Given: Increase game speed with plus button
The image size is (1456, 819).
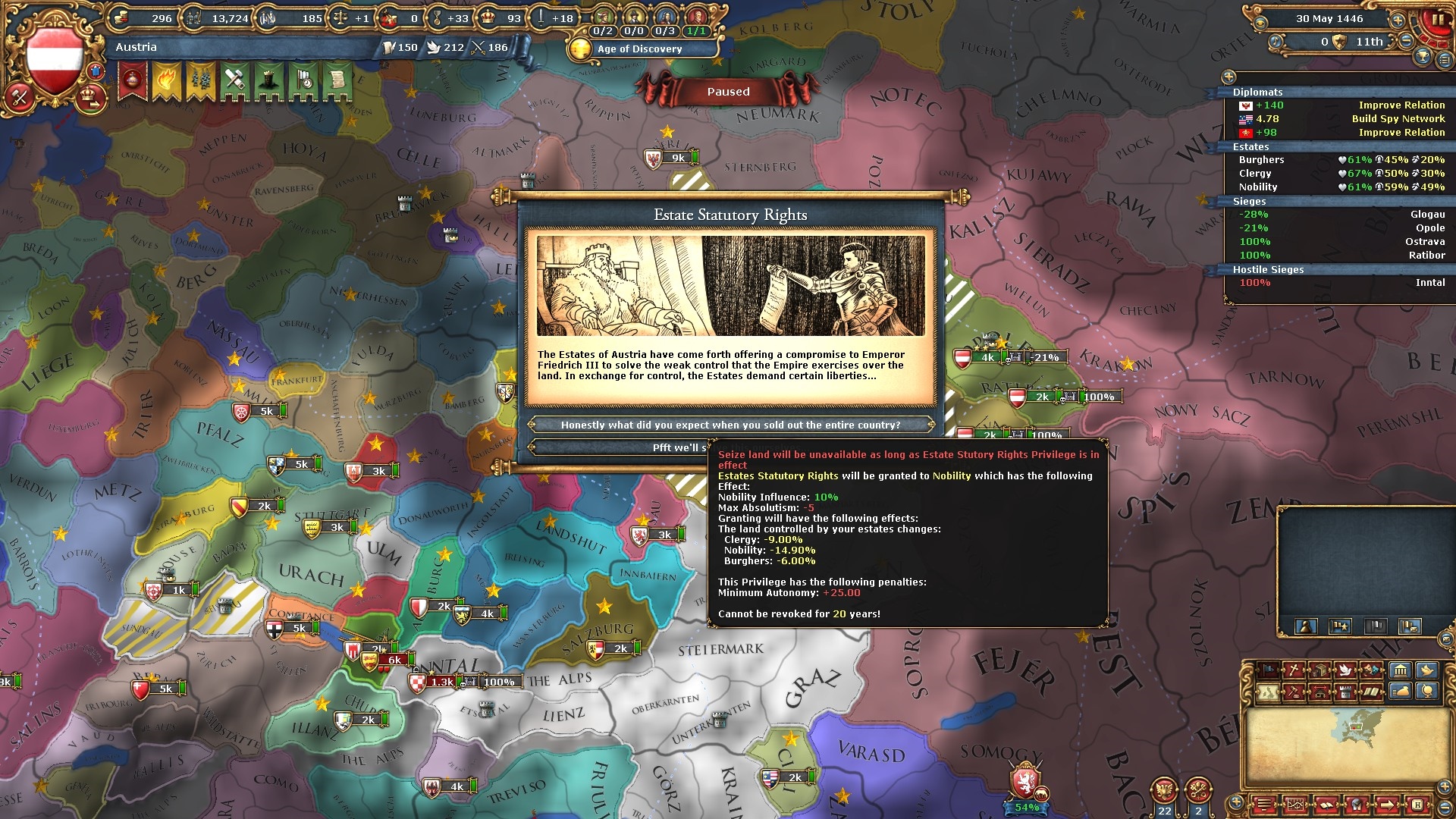Looking at the screenshot, I should pos(1398,20).
